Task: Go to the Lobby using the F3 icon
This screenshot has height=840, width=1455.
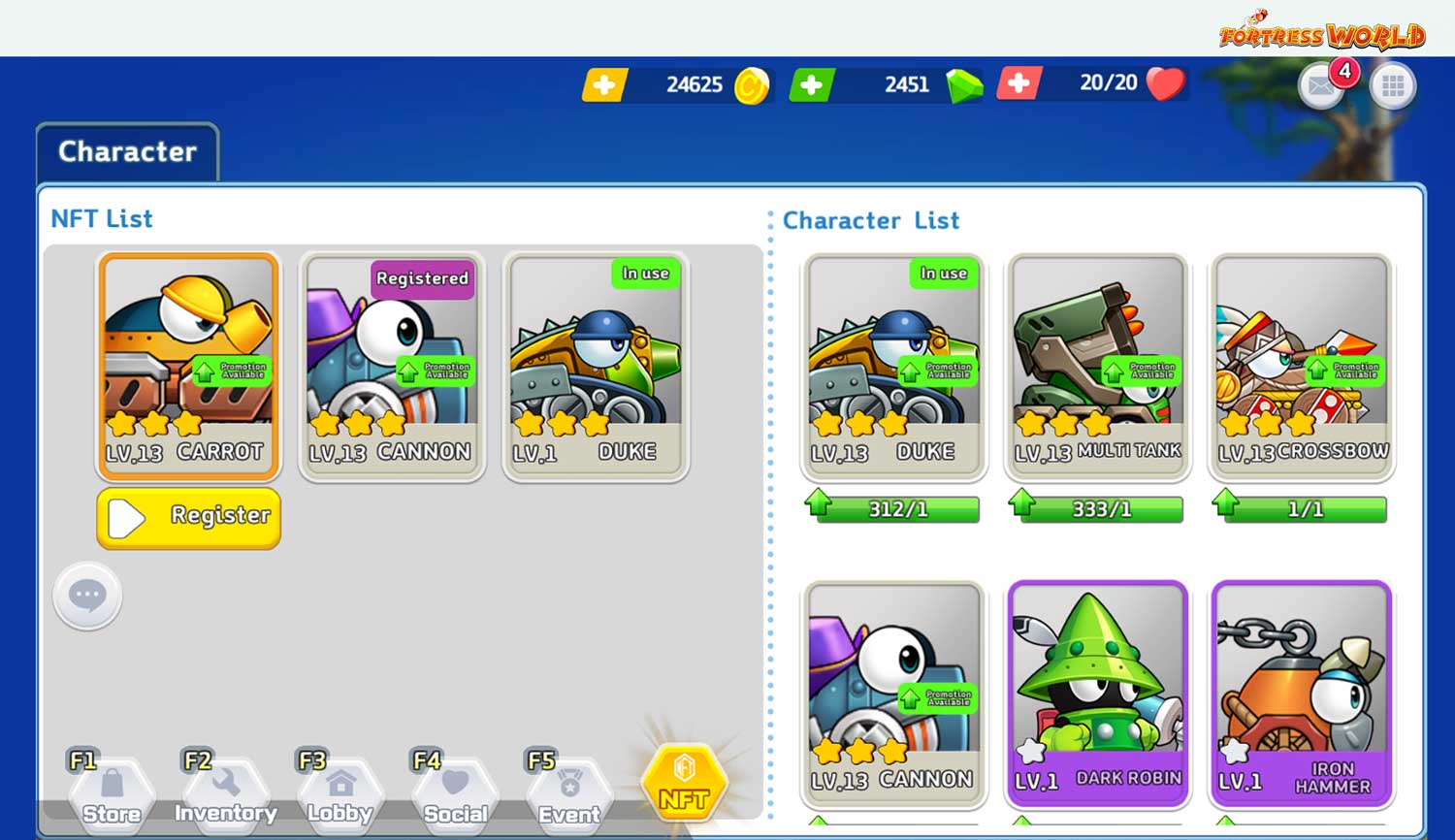Action: pos(339,788)
